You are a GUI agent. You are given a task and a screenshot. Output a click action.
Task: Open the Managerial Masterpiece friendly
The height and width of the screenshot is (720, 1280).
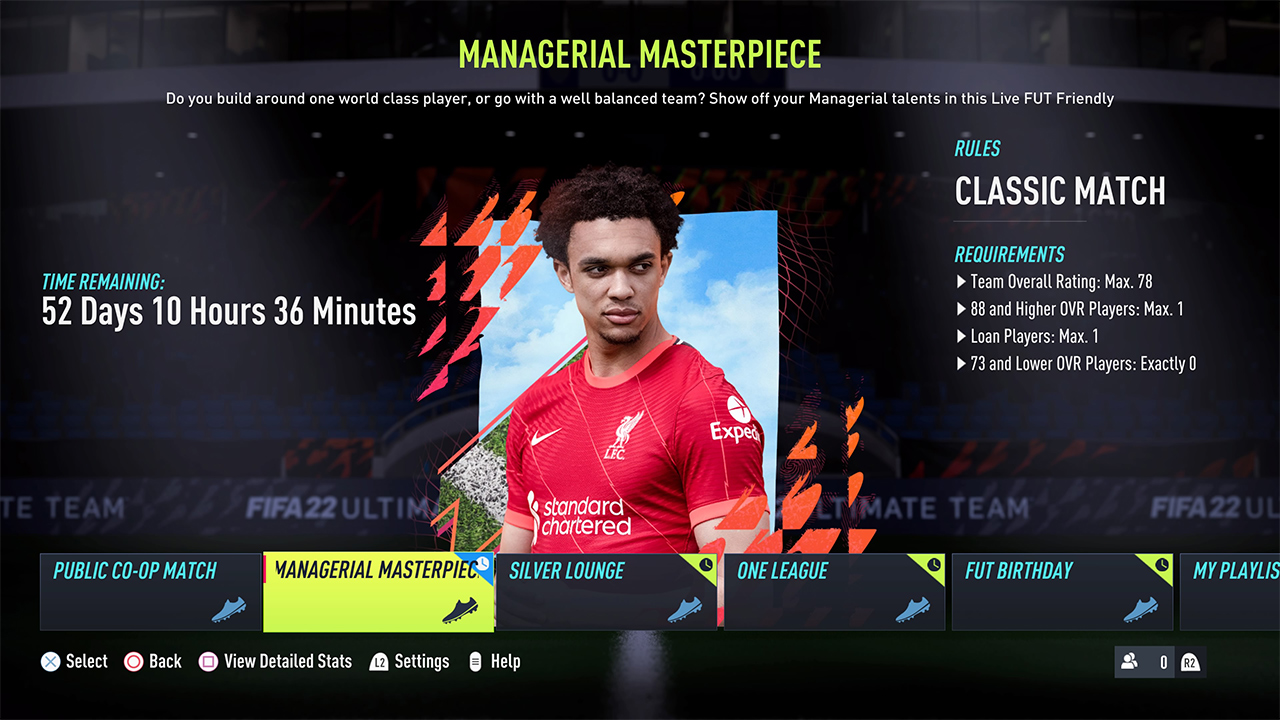[x=378, y=591]
